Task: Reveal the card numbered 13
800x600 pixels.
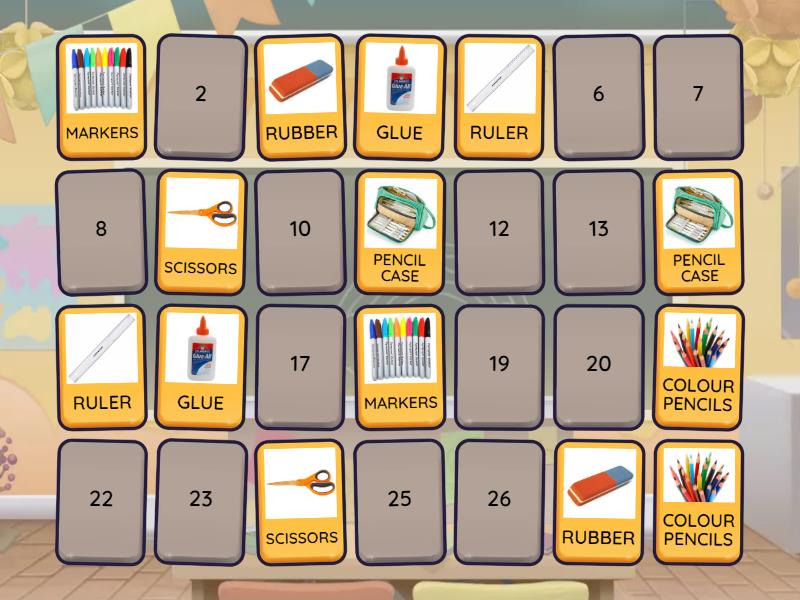Action: [x=598, y=229]
